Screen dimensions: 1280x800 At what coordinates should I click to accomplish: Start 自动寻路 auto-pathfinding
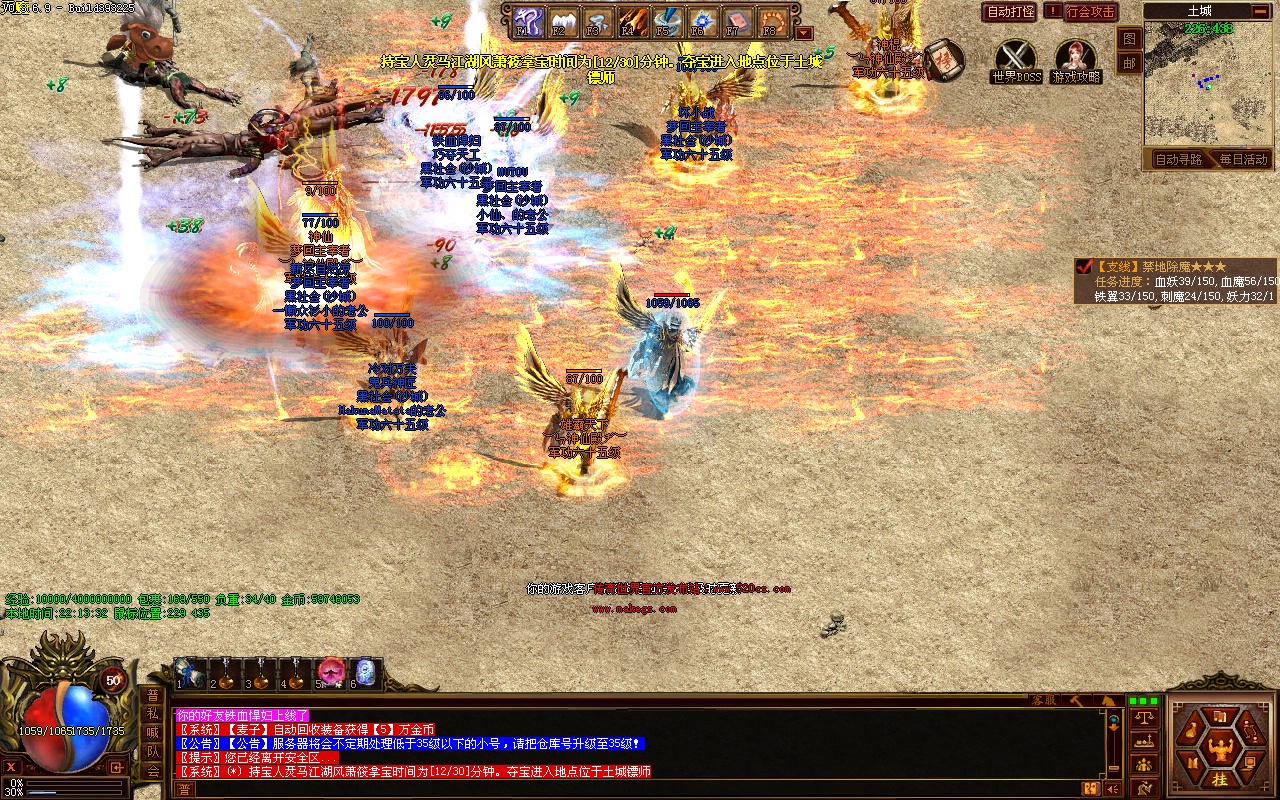tap(1178, 159)
